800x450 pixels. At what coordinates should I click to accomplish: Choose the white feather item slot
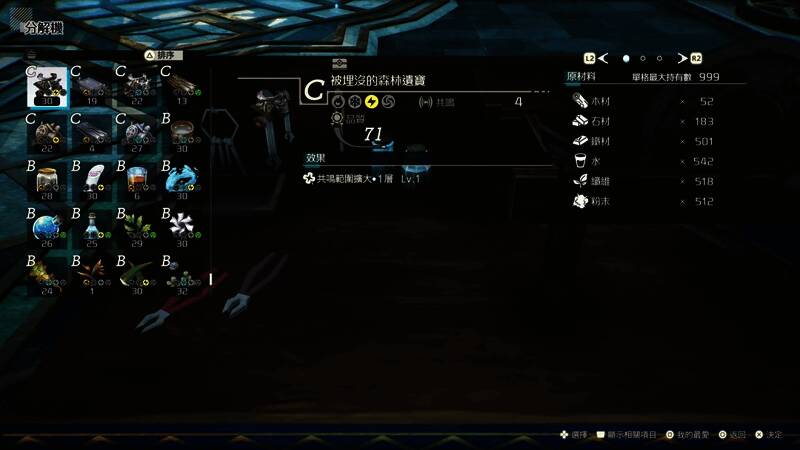click(91, 180)
